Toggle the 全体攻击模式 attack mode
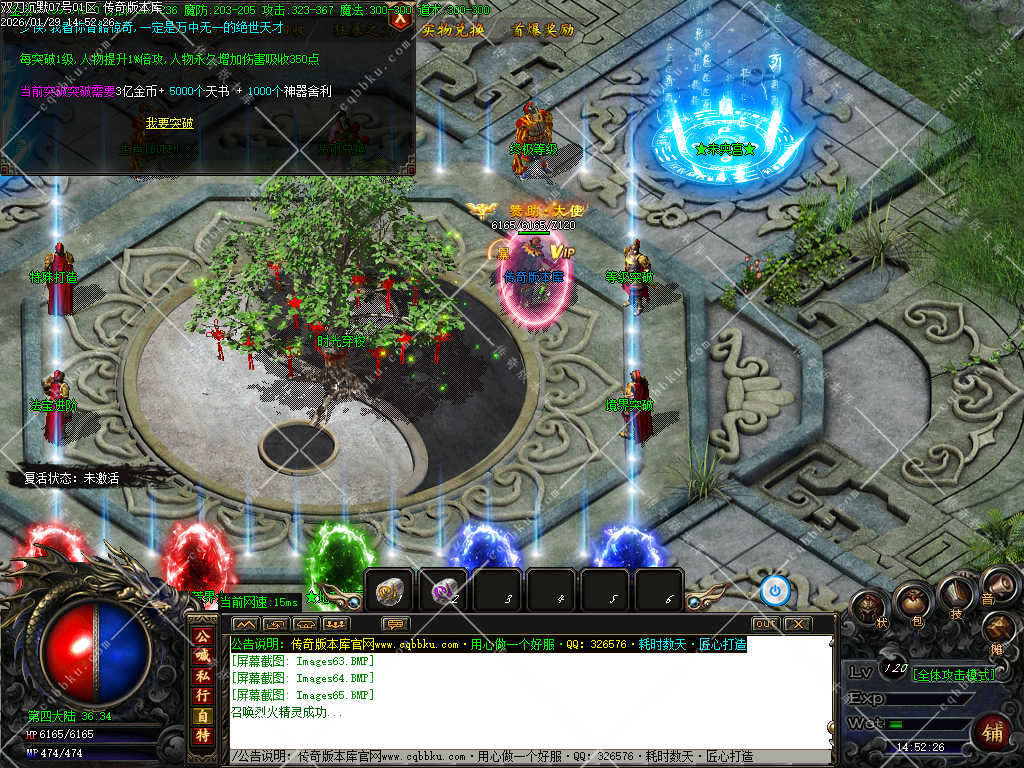 [954, 675]
